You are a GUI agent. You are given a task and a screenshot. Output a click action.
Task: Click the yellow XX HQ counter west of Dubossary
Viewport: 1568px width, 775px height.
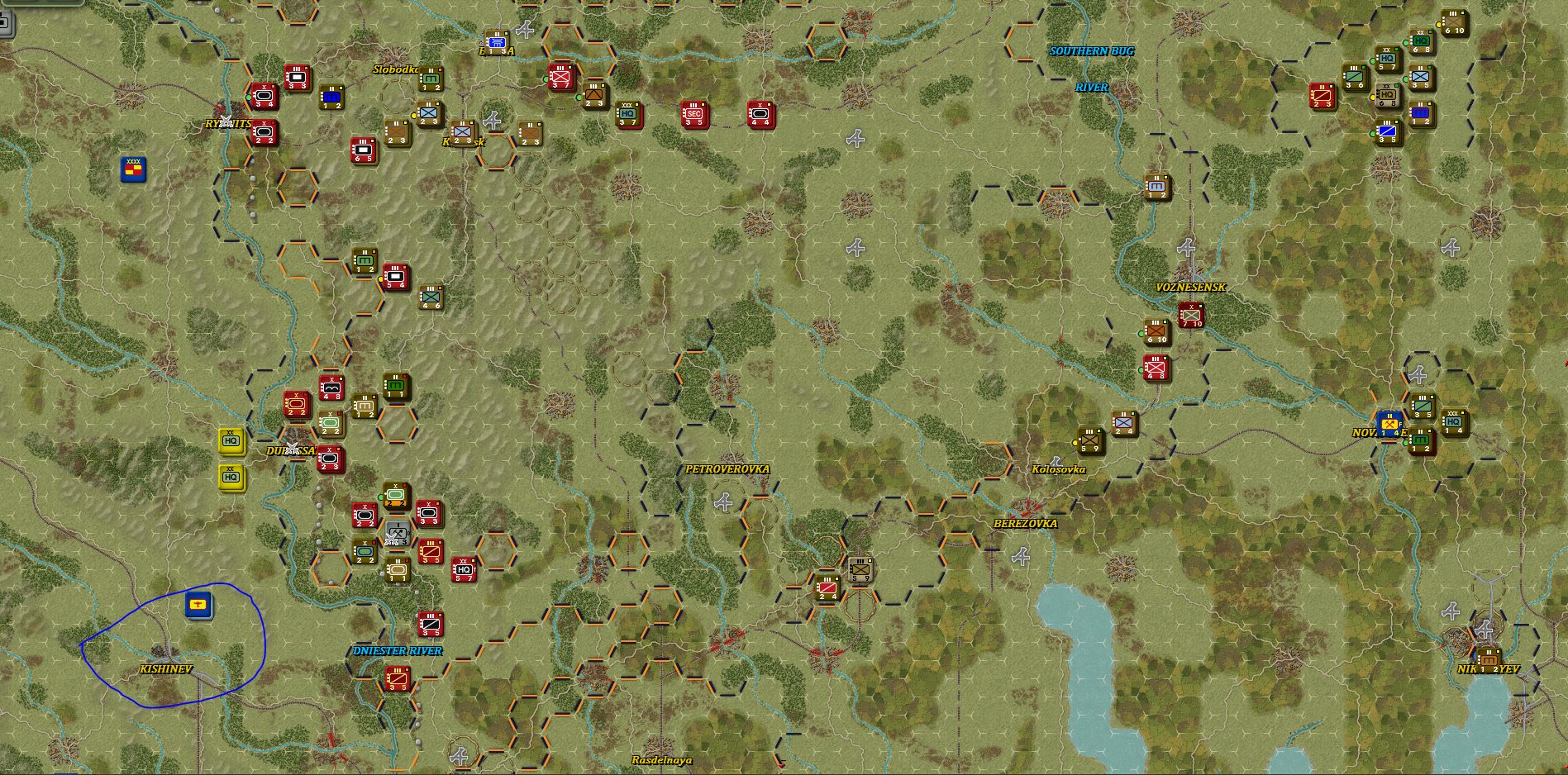[232, 442]
